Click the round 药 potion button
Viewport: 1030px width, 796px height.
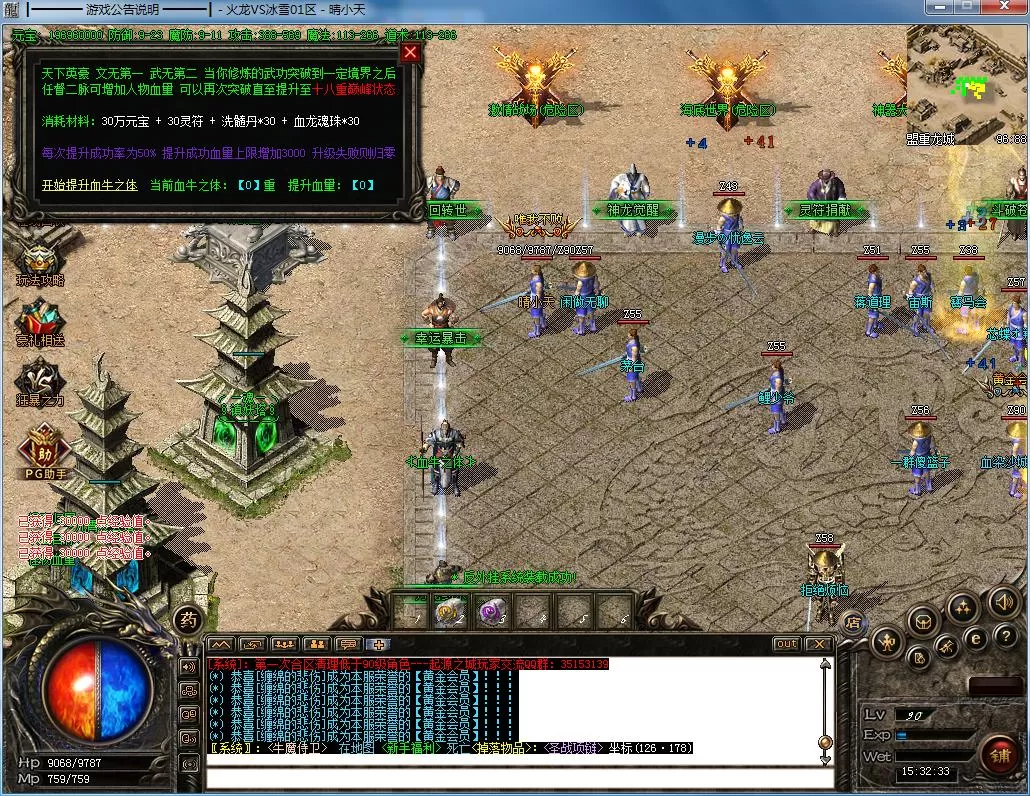pyautogui.click(x=187, y=619)
